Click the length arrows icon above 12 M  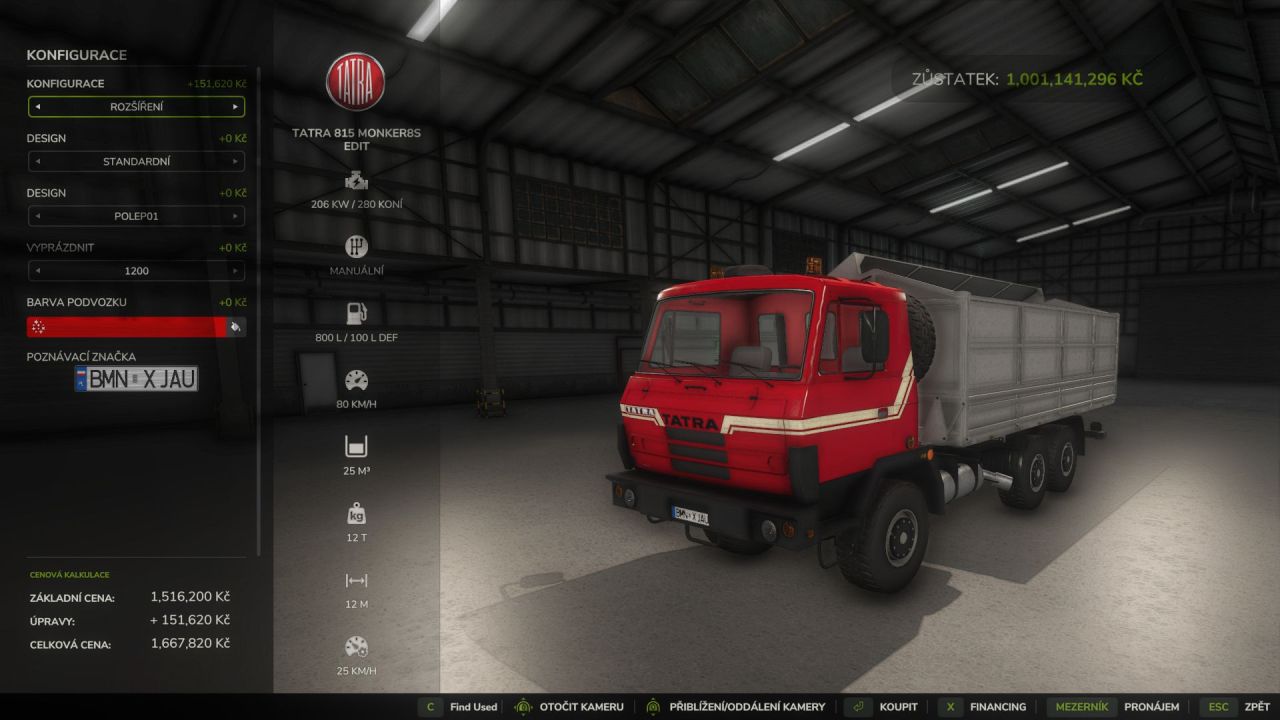[x=356, y=580]
